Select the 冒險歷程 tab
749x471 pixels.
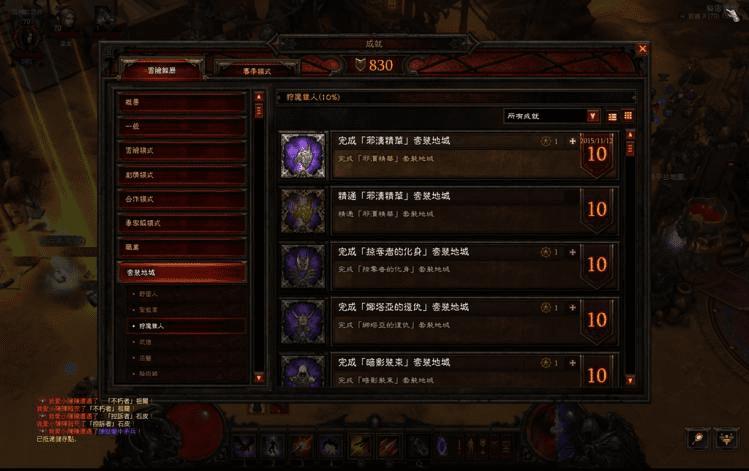click(x=161, y=68)
